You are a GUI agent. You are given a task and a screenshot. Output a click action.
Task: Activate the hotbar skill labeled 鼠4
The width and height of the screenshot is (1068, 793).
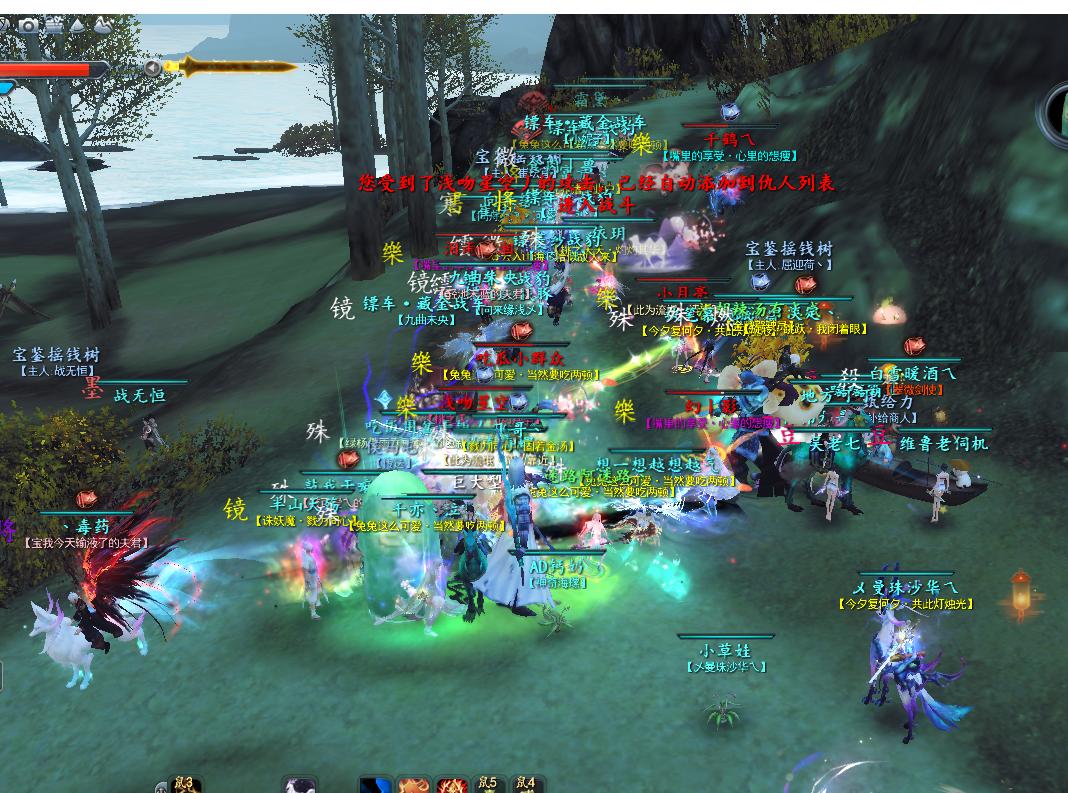pyautogui.click(x=526, y=785)
